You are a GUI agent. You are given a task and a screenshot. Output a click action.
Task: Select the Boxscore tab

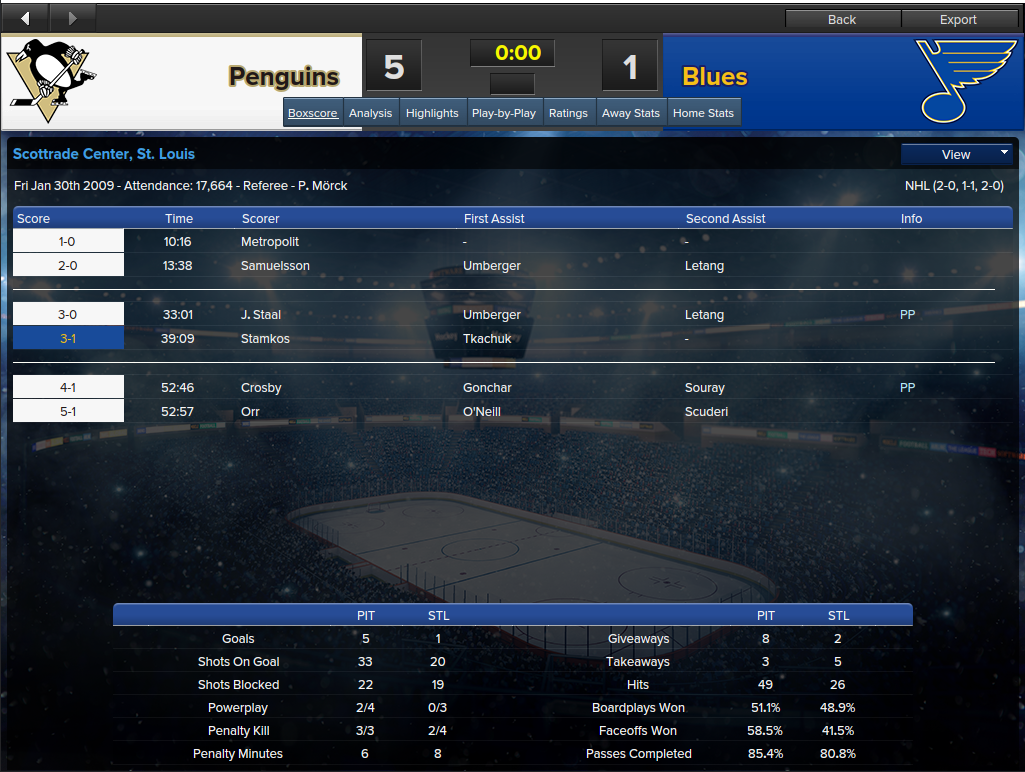coord(313,113)
